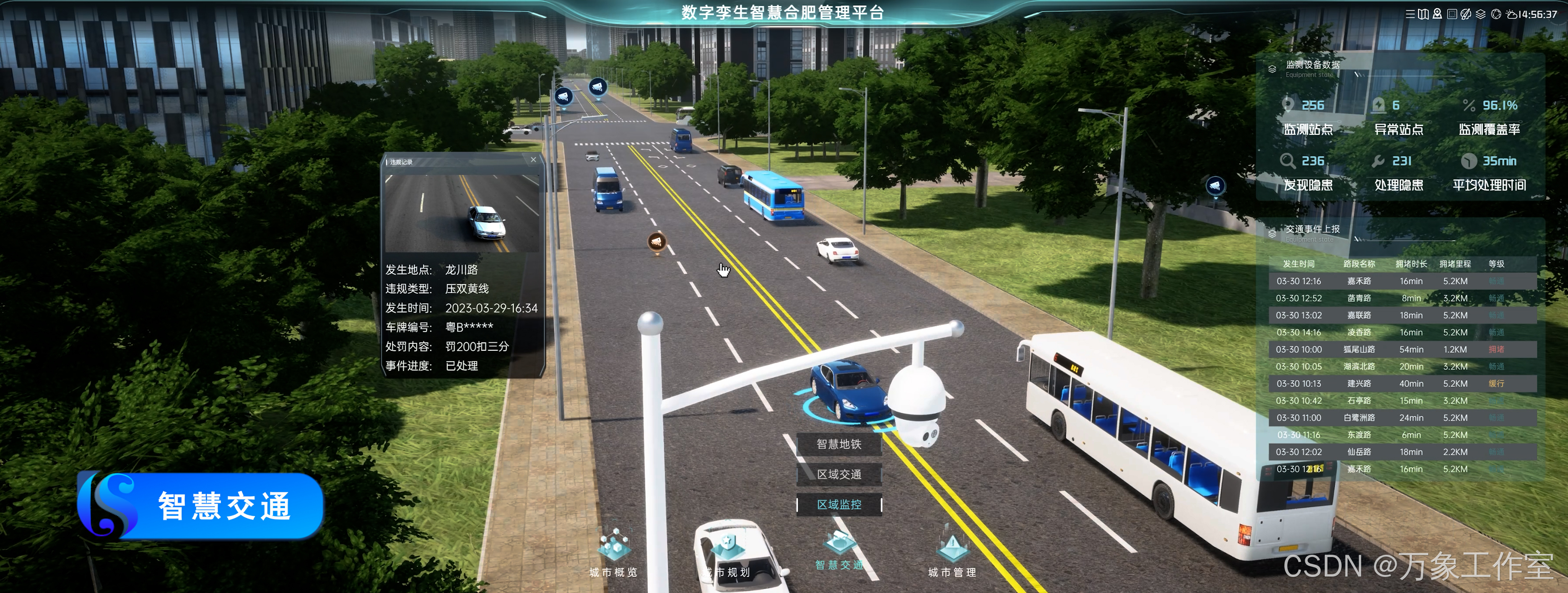Close the violation record popup
This screenshot has height=593, width=1568.
[x=533, y=160]
